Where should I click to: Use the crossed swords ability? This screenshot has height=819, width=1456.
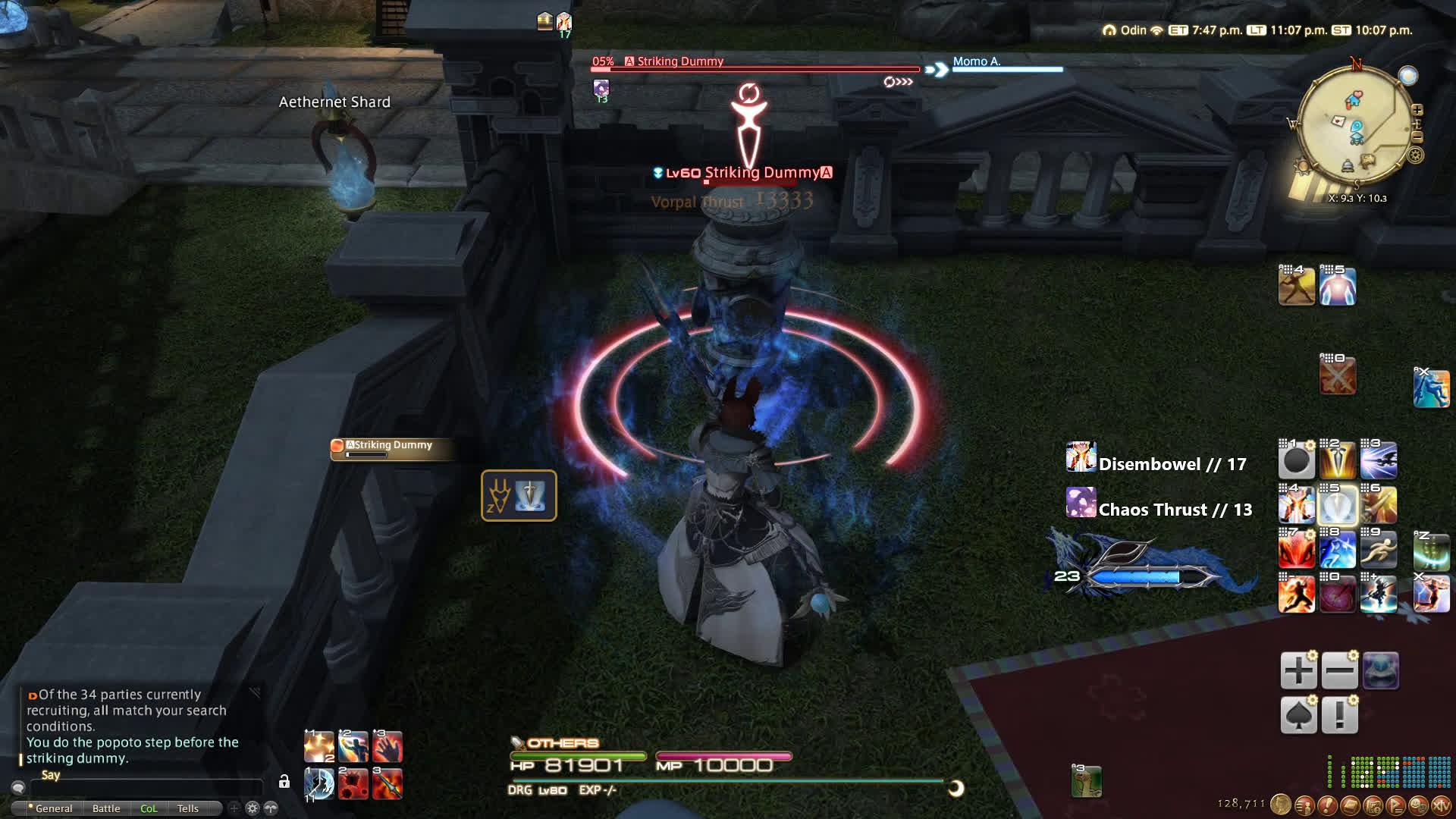[1337, 377]
